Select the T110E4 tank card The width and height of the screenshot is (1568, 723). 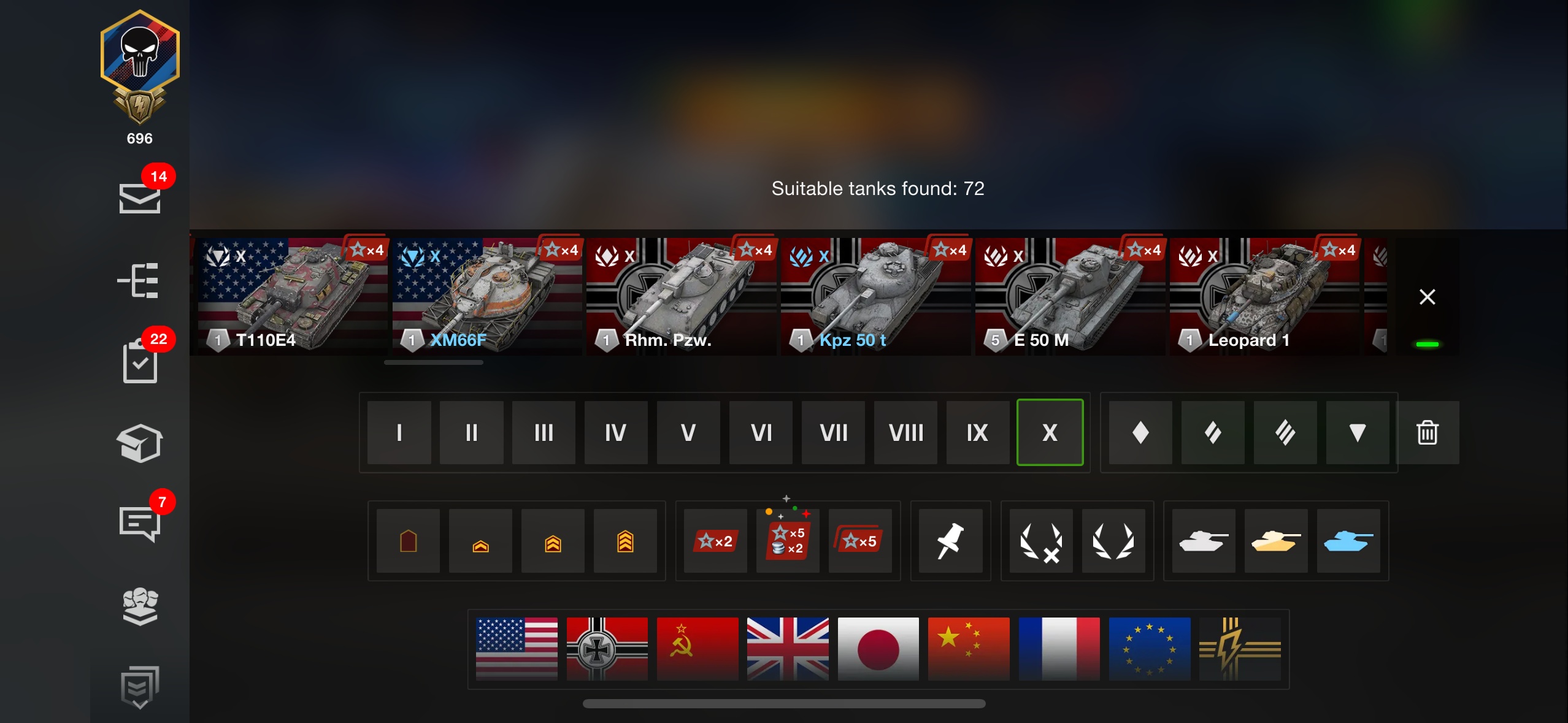click(292, 296)
